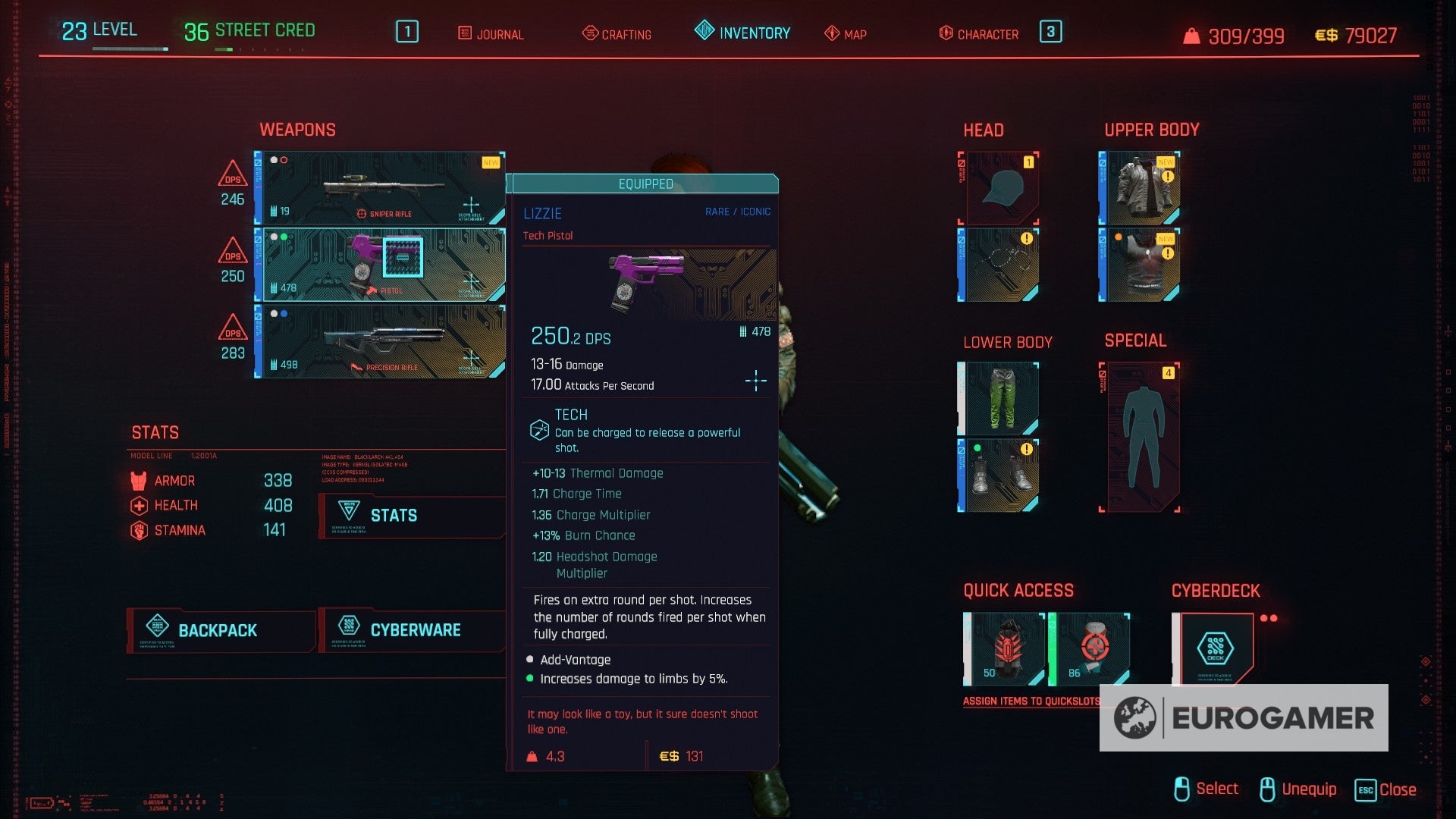The height and width of the screenshot is (819, 1456).
Task: Open the Backpack
Action: tap(218, 629)
